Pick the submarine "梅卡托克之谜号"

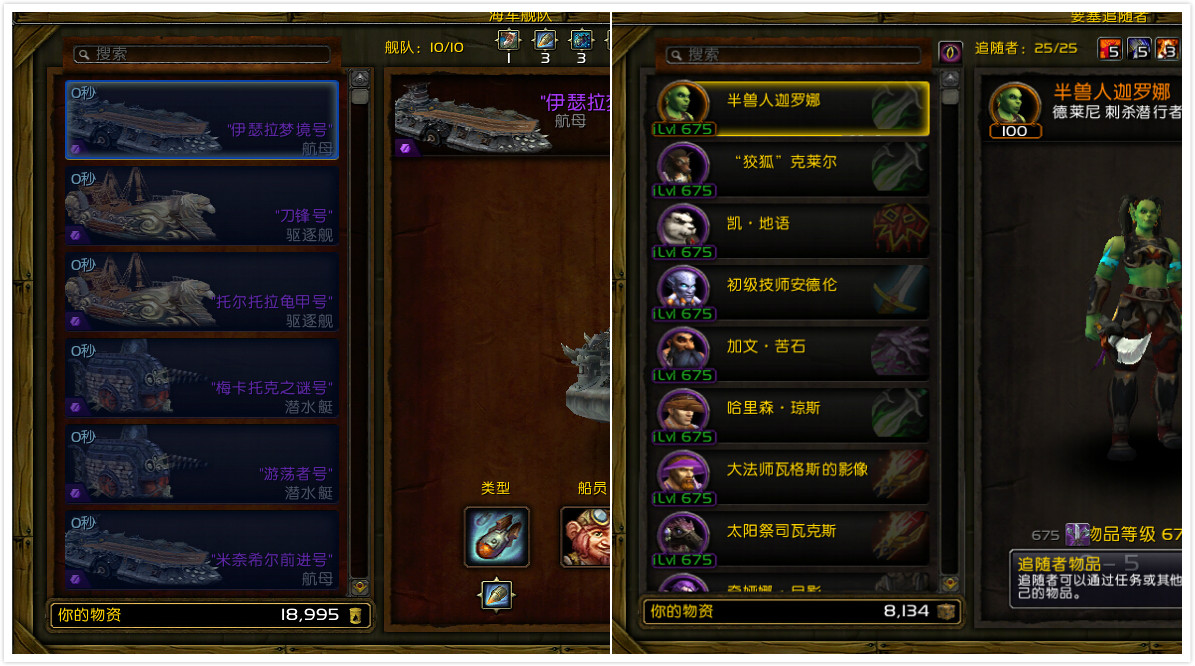(202, 378)
